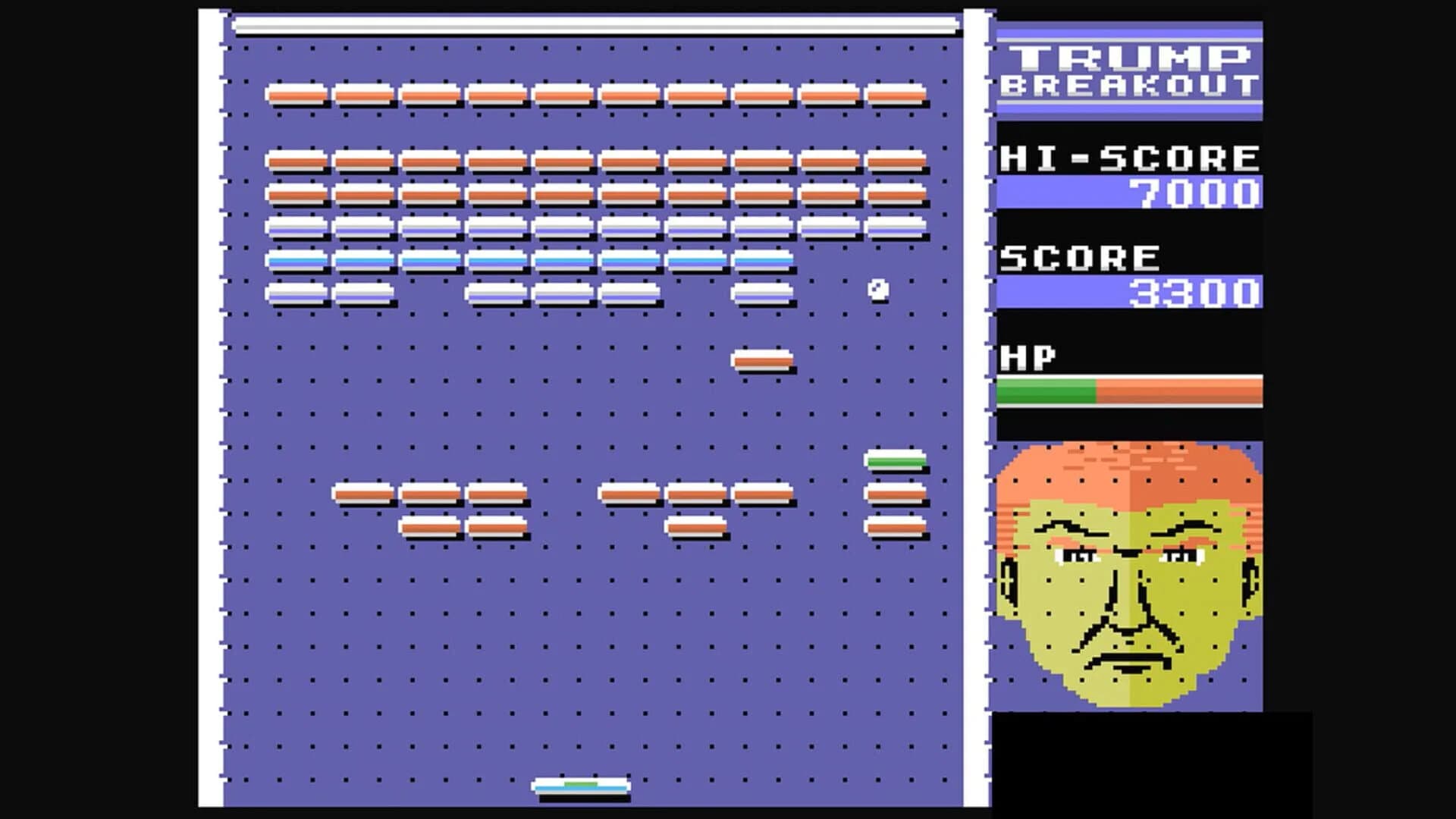Click the ball near the right bricks

click(x=878, y=288)
